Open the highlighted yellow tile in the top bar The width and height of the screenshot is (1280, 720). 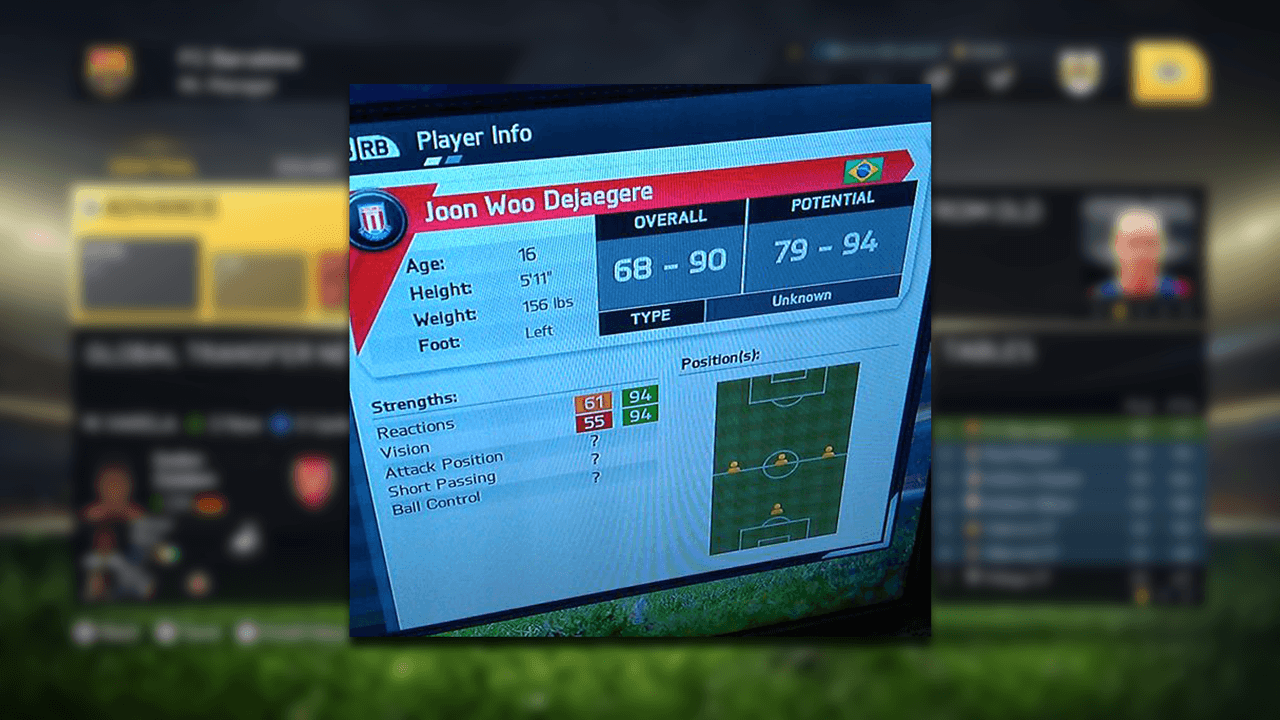(1169, 72)
